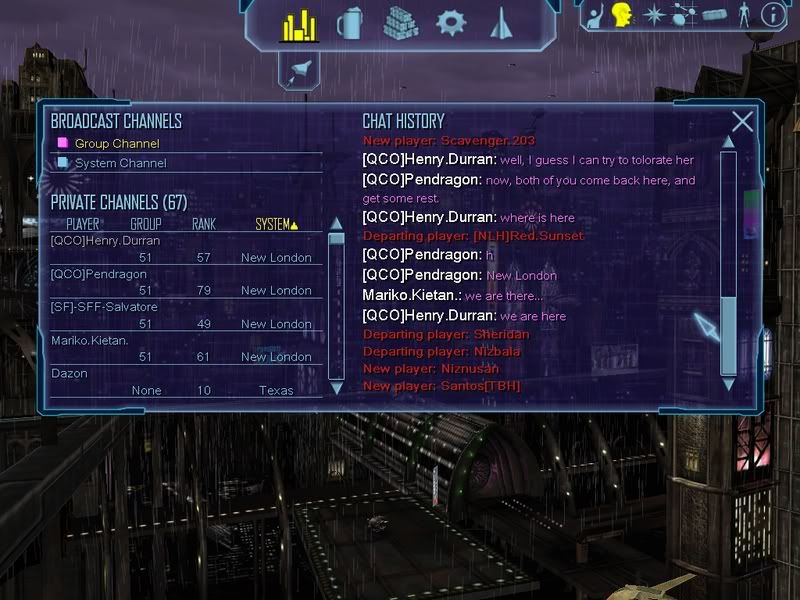This screenshot has height=600, width=800.
Task: Open the equipment dealer gear icon
Action: pyautogui.click(x=451, y=23)
